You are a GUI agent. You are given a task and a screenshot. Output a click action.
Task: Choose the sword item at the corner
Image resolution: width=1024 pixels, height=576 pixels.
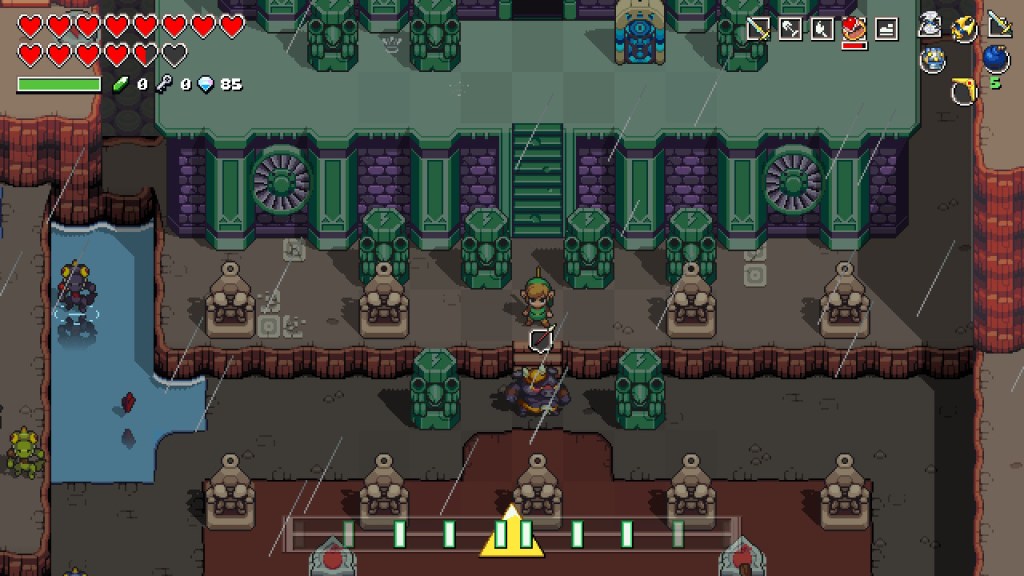(x=999, y=24)
